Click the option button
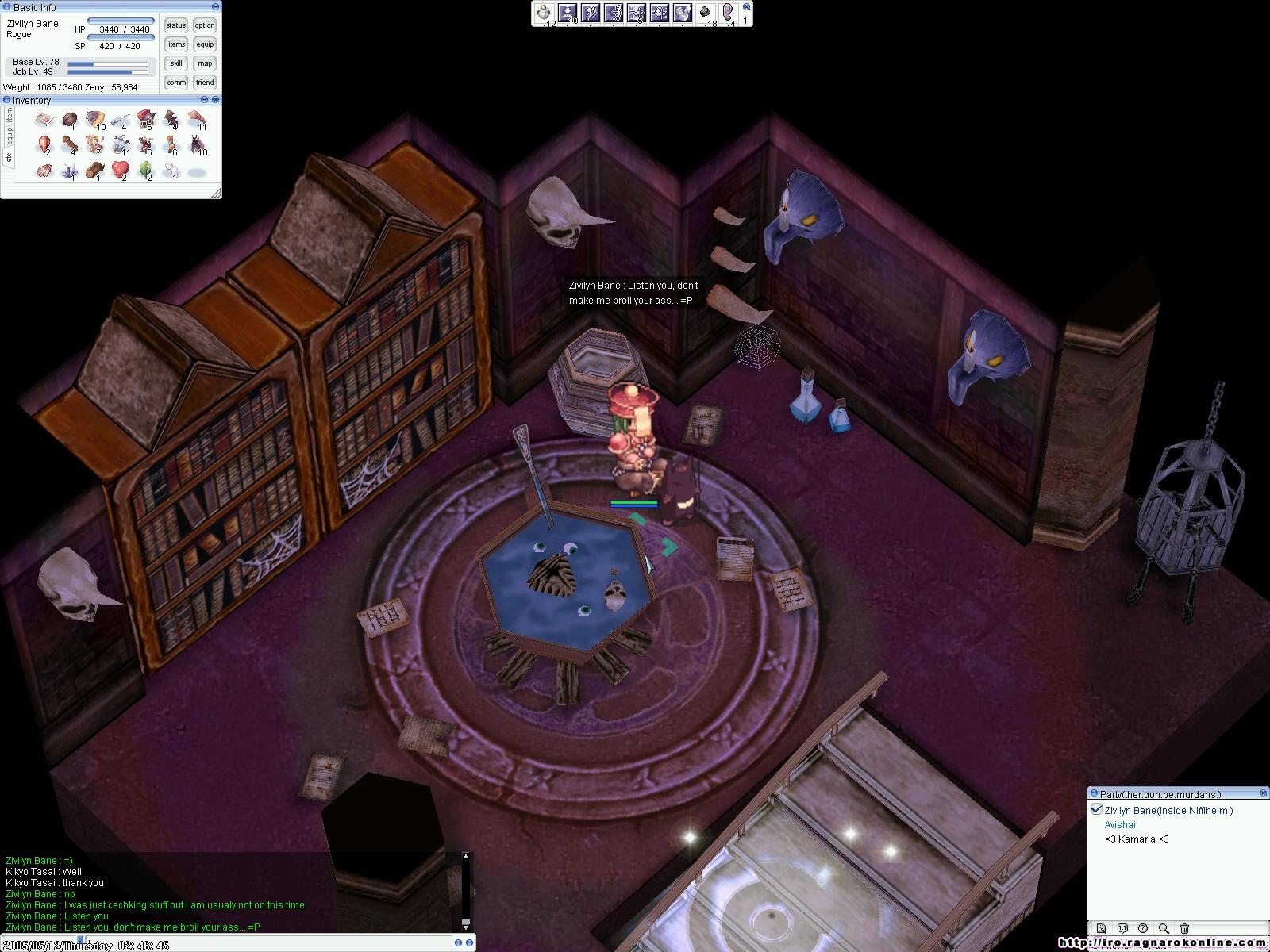The height and width of the screenshot is (952, 1270). (x=205, y=25)
